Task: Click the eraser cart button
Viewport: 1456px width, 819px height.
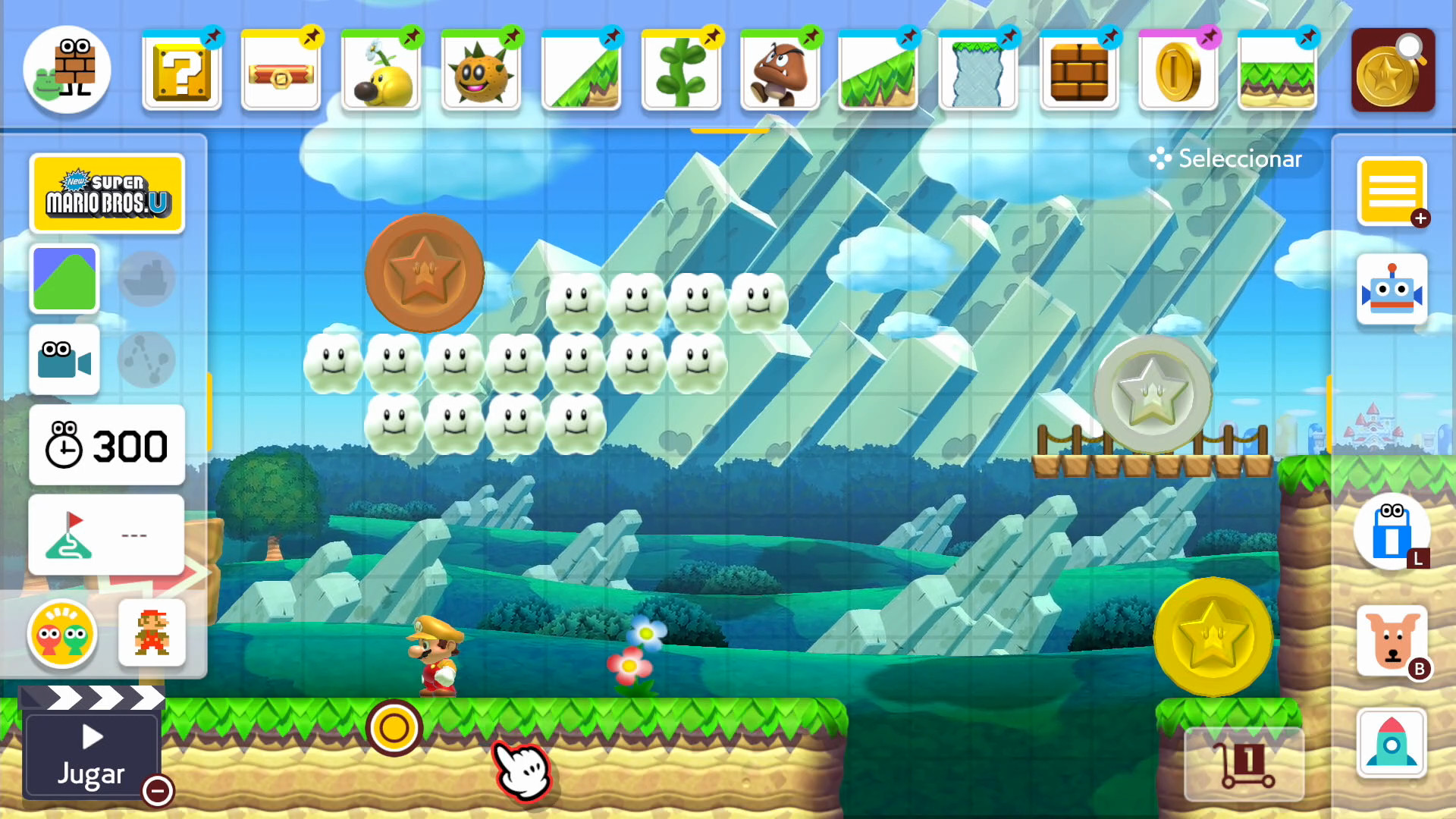Action: pyautogui.click(x=1244, y=762)
